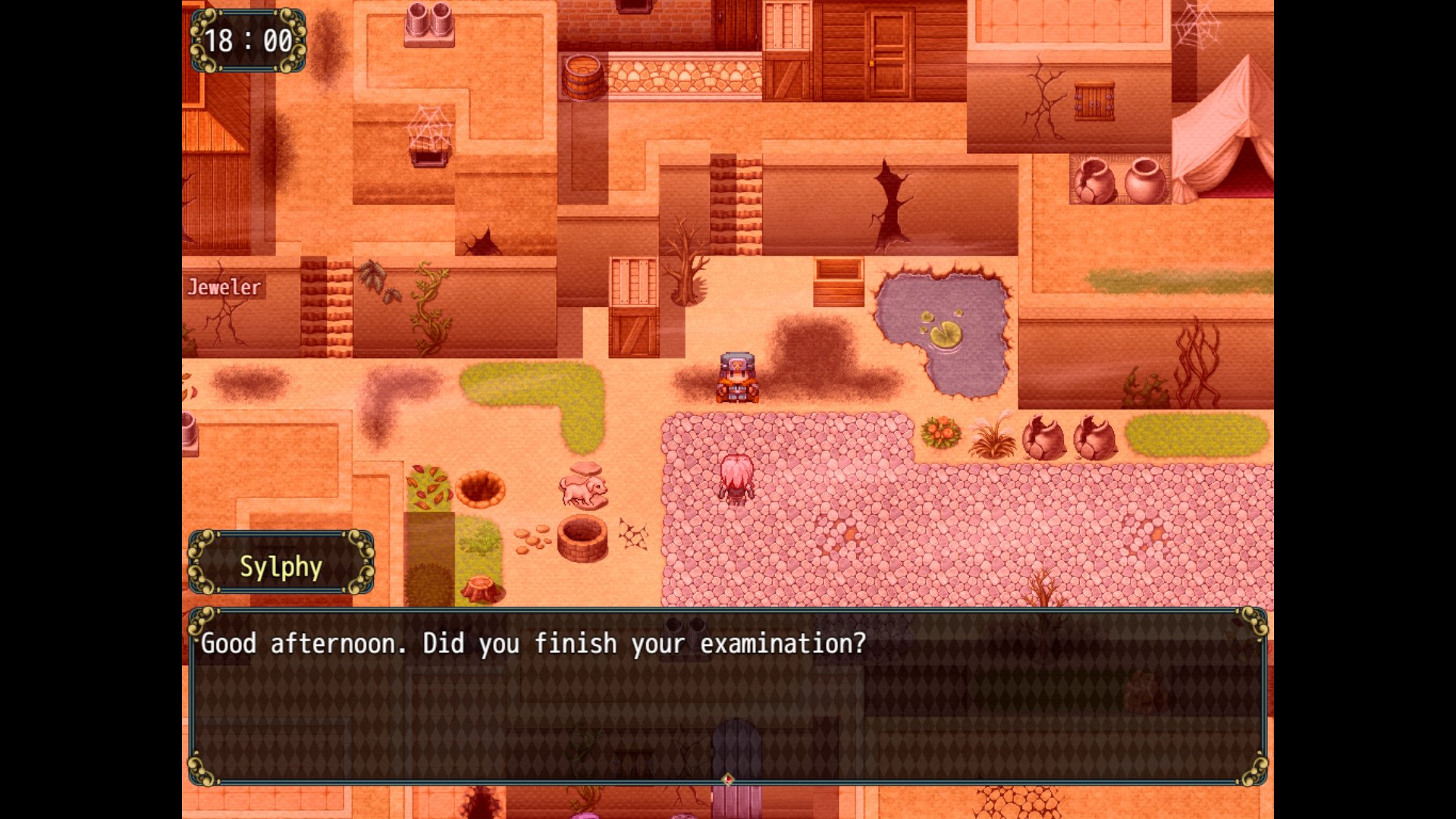Advance Sylphy's dialogue message box
The width and height of the screenshot is (1456, 819).
tap(726, 695)
